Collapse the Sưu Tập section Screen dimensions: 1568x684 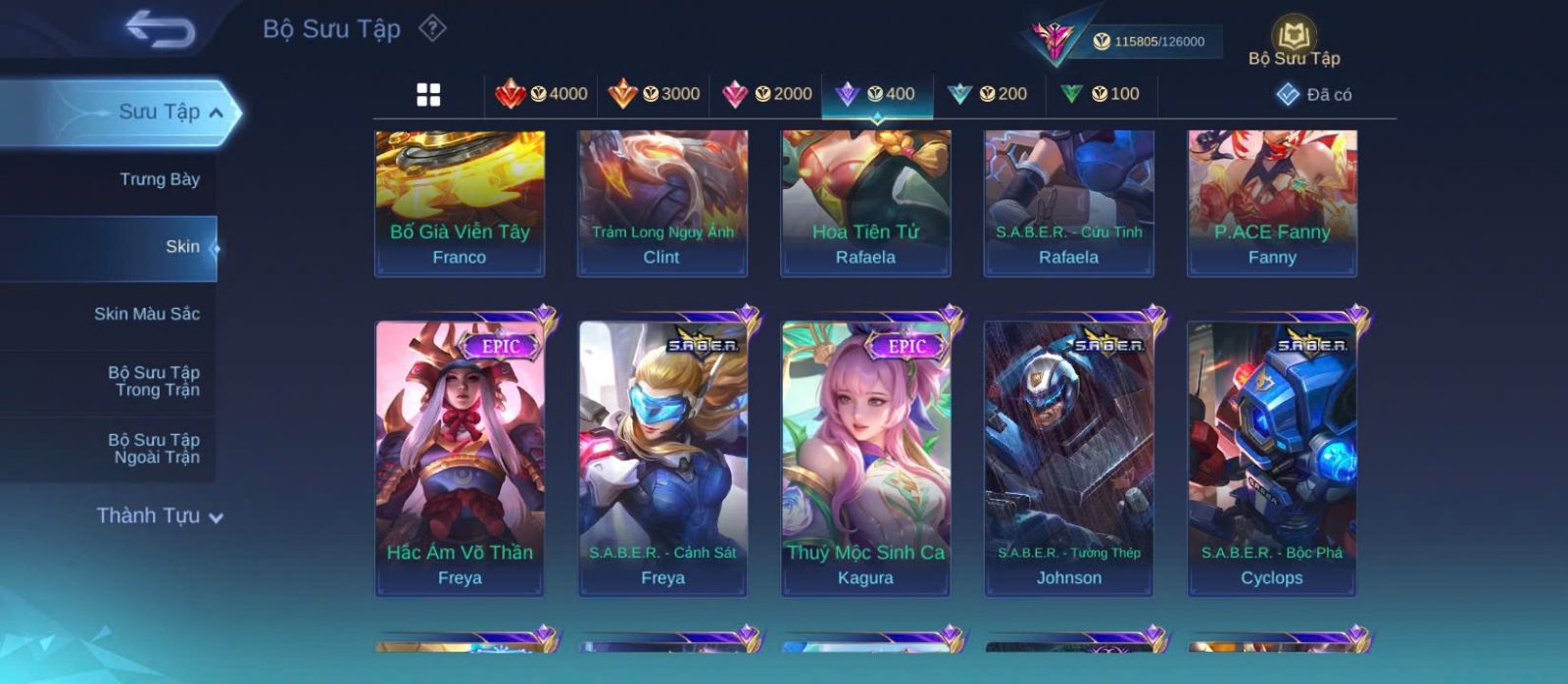pos(215,113)
